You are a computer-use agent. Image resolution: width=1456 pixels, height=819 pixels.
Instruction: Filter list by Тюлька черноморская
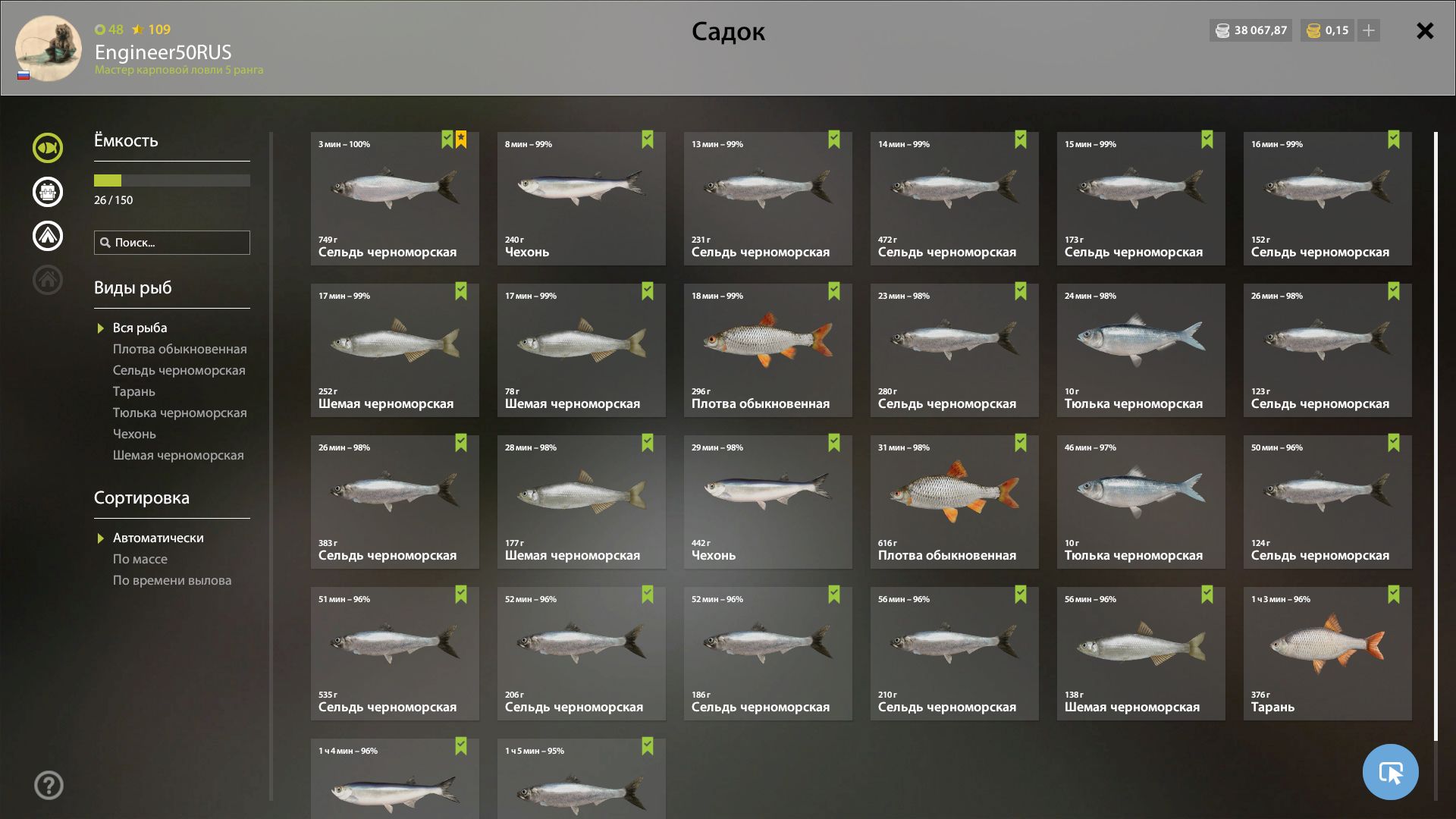180,413
